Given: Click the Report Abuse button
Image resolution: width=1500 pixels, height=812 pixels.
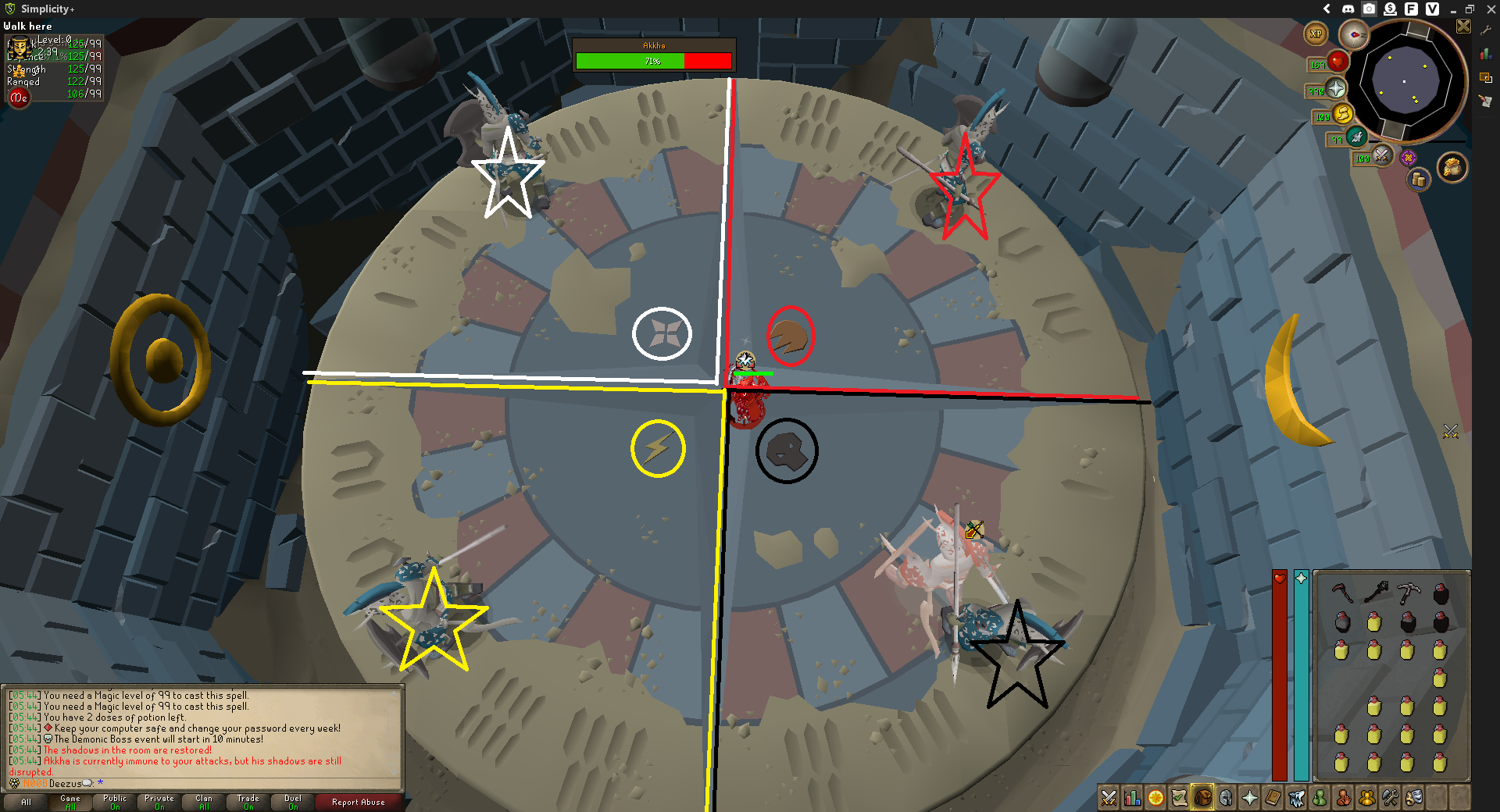Looking at the screenshot, I should point(359,802).
